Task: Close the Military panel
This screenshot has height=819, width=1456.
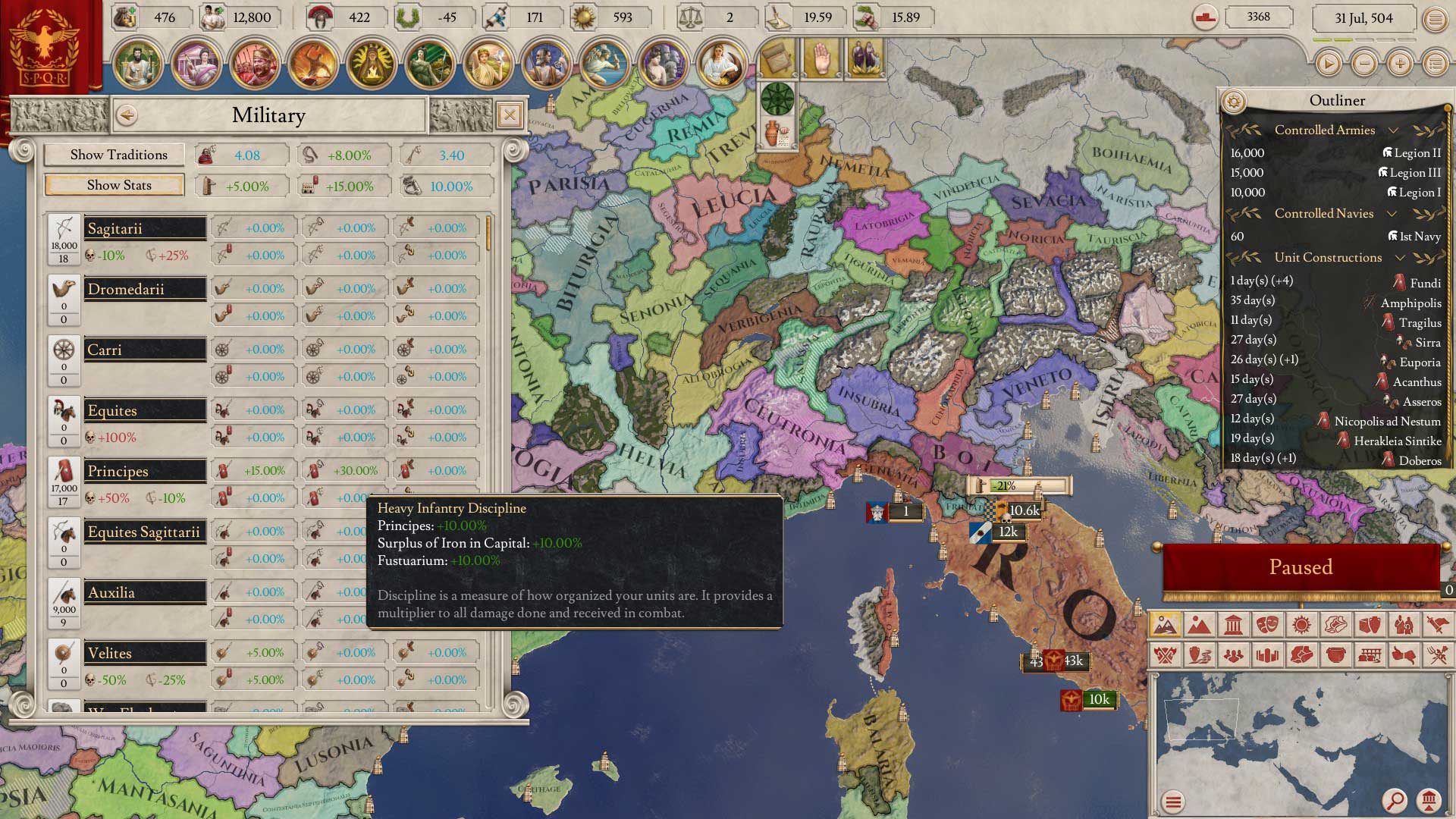Action: pos(510,115)
